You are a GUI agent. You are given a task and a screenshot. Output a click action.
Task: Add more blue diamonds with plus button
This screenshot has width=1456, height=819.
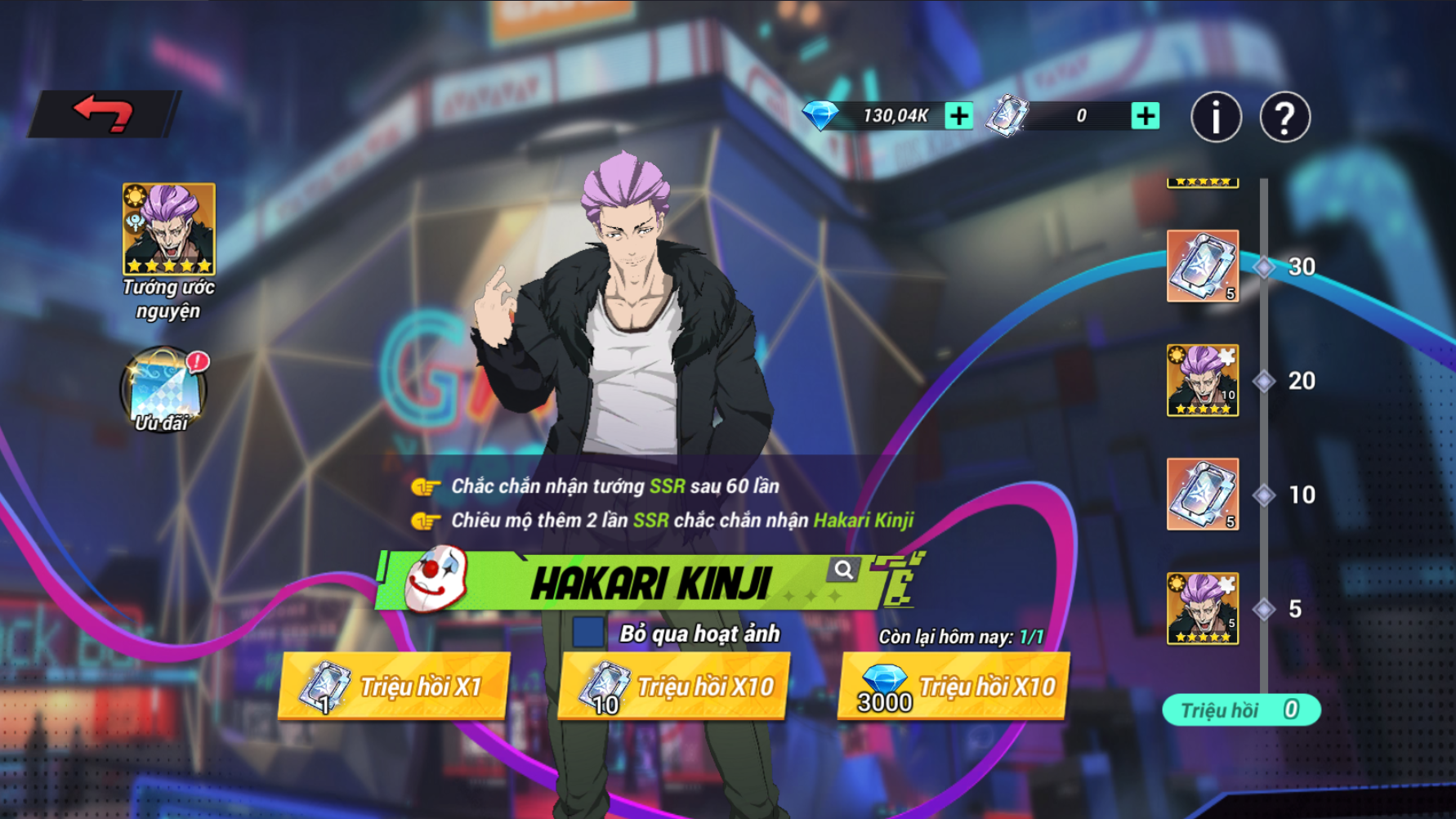[x=958, y=116]
